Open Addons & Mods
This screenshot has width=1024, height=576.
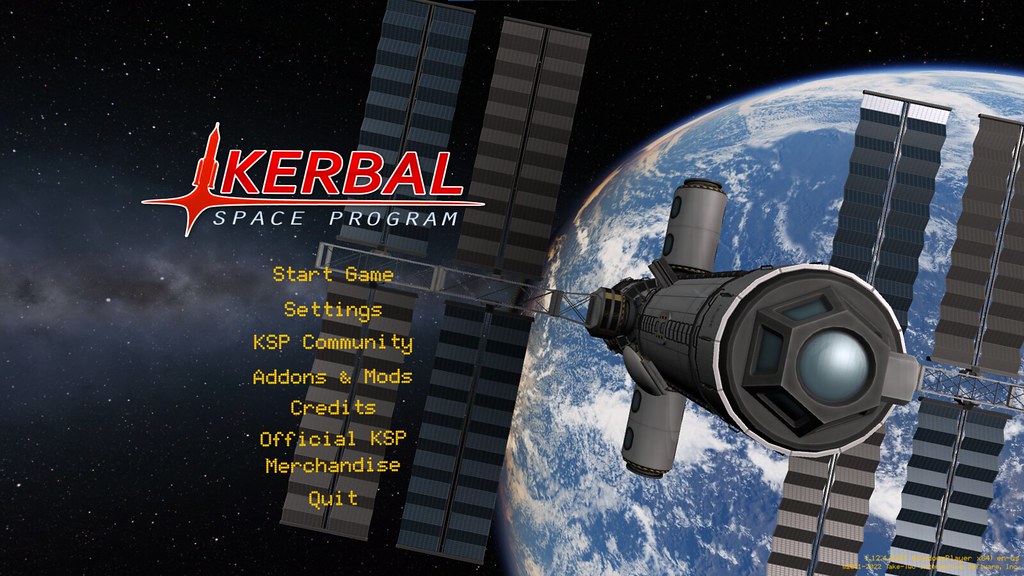pos(333,377)
